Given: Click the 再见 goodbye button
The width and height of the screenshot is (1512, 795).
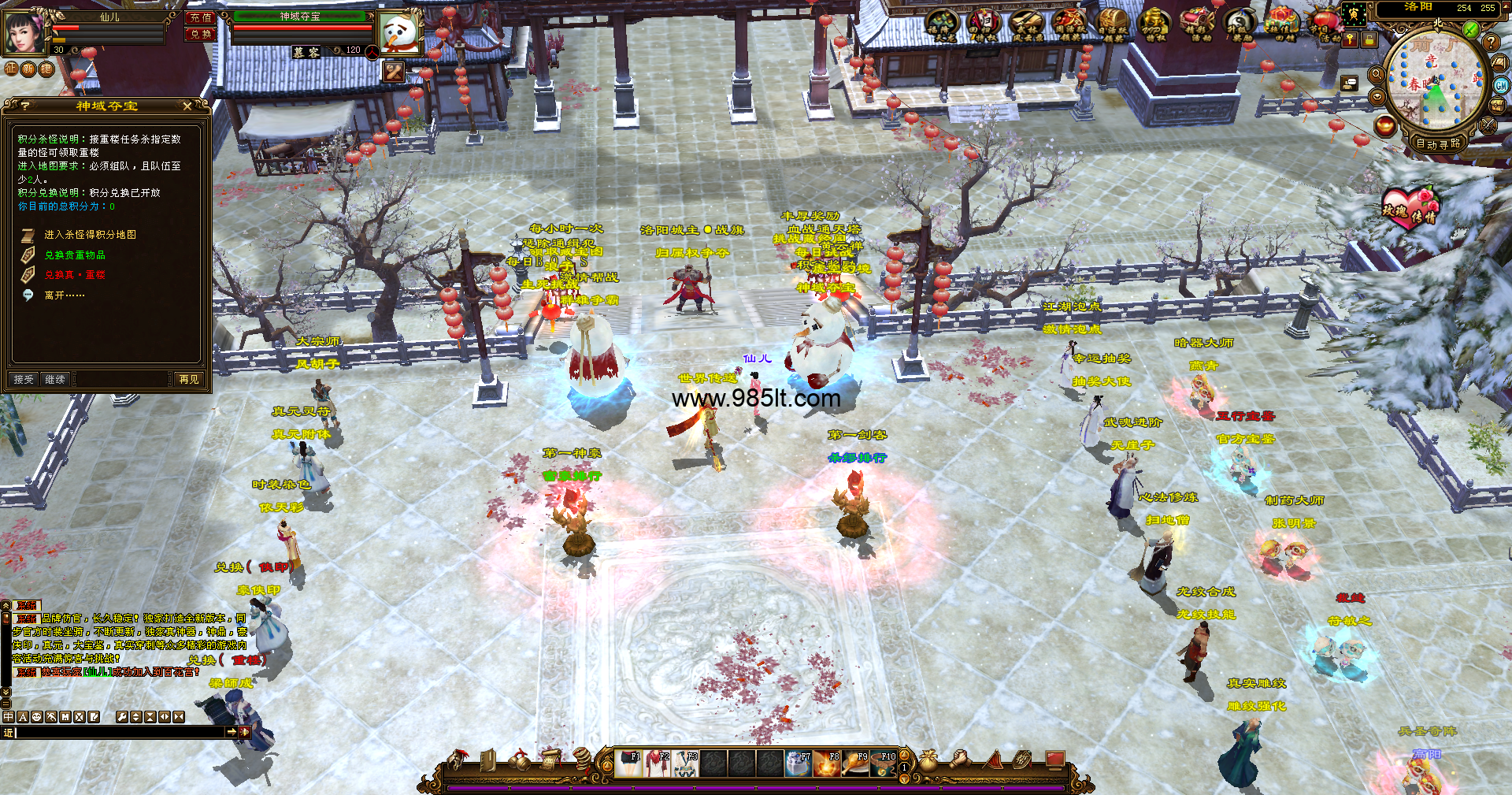Looking at the screenshot, I should click(189, 380).
